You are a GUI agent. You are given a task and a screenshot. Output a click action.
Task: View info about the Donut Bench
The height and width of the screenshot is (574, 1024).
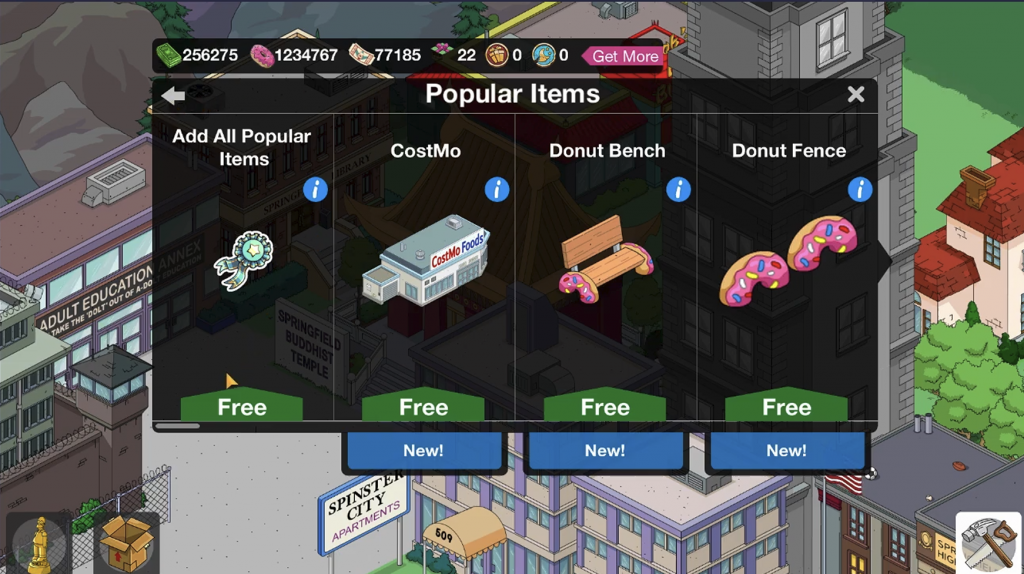(678, 189)
